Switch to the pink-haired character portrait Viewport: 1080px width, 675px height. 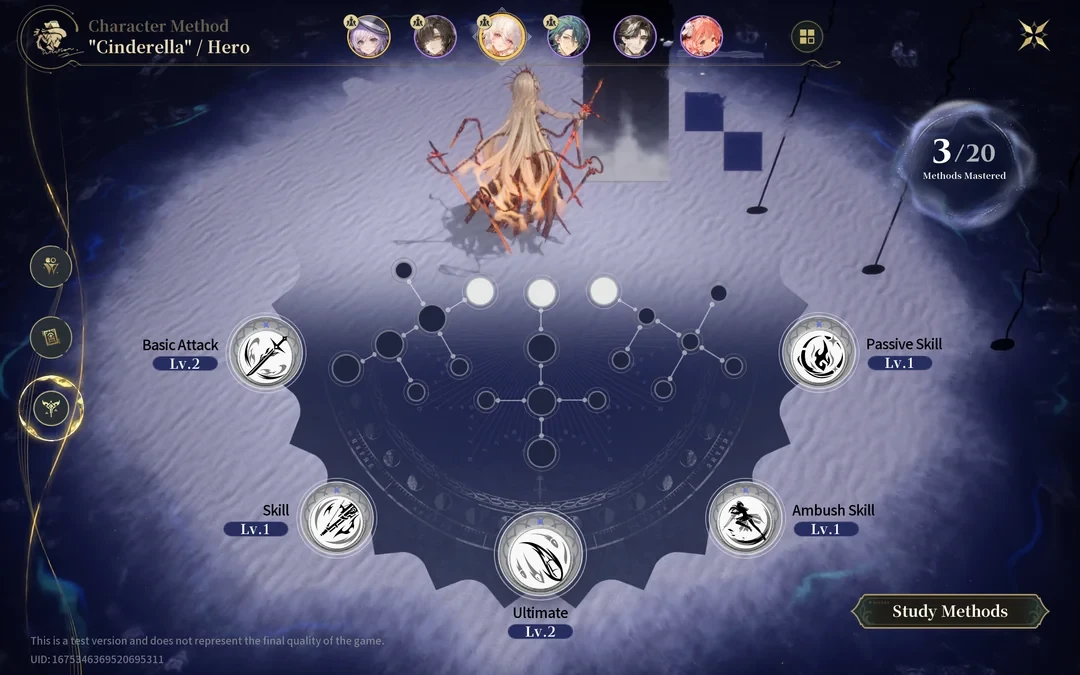[701, 37]
